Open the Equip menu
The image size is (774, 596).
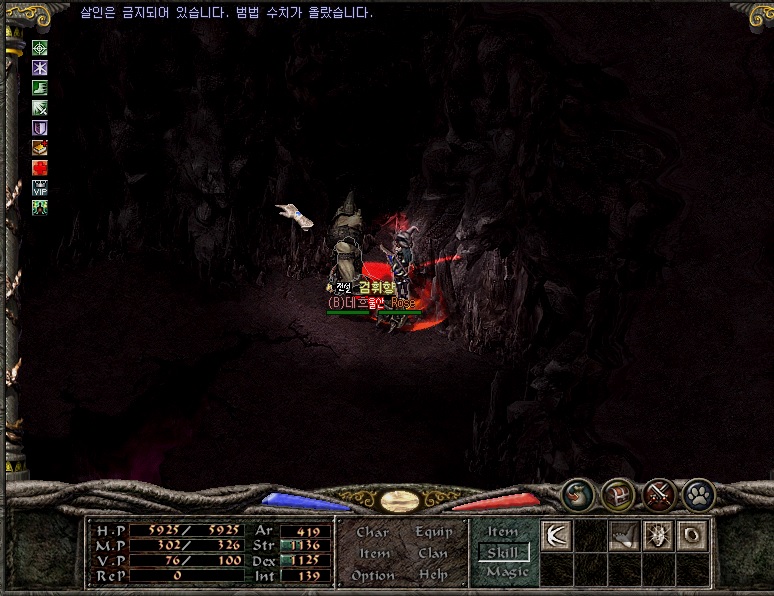(x=433, y=532)
